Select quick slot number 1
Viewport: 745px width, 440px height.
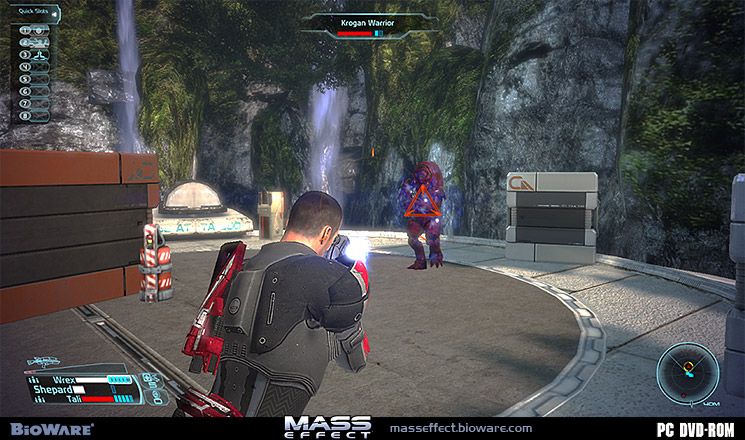point(35,30)
